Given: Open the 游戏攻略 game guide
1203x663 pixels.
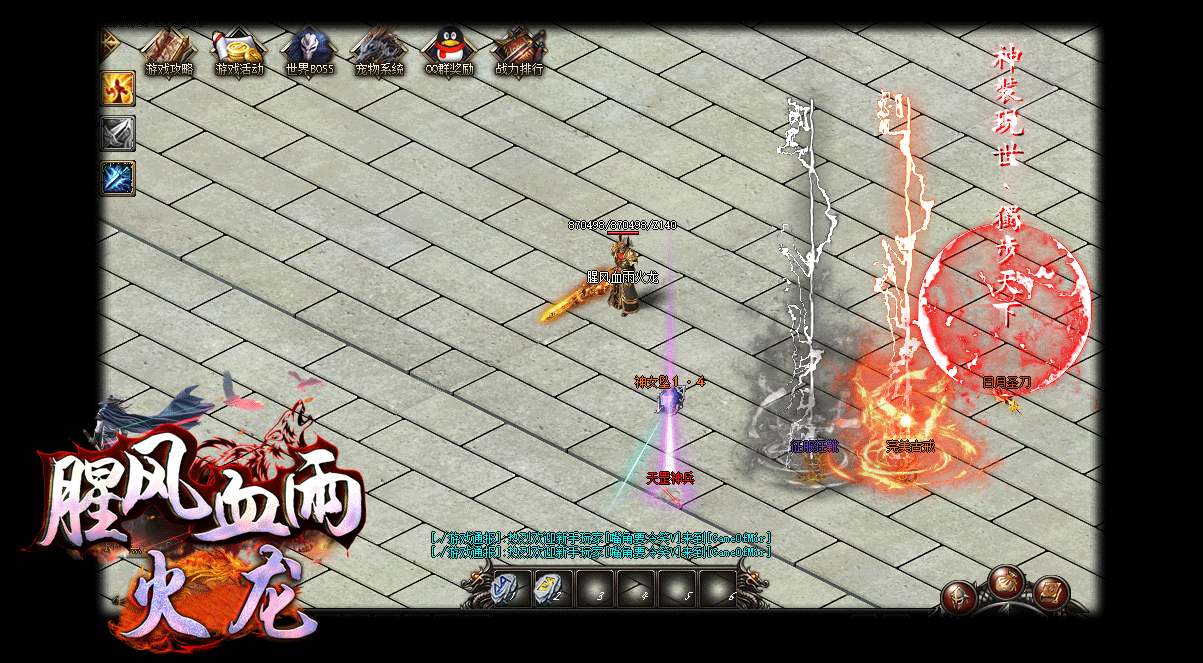Looking at the screenshot, I should coord(169,52).
